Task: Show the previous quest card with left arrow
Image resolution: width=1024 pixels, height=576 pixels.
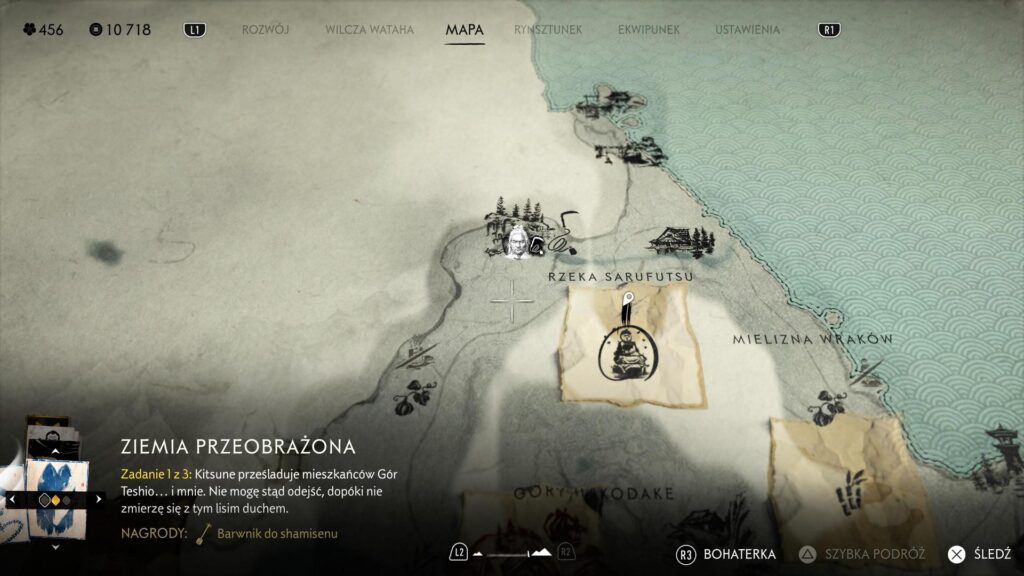Action: tap(11, 498)
